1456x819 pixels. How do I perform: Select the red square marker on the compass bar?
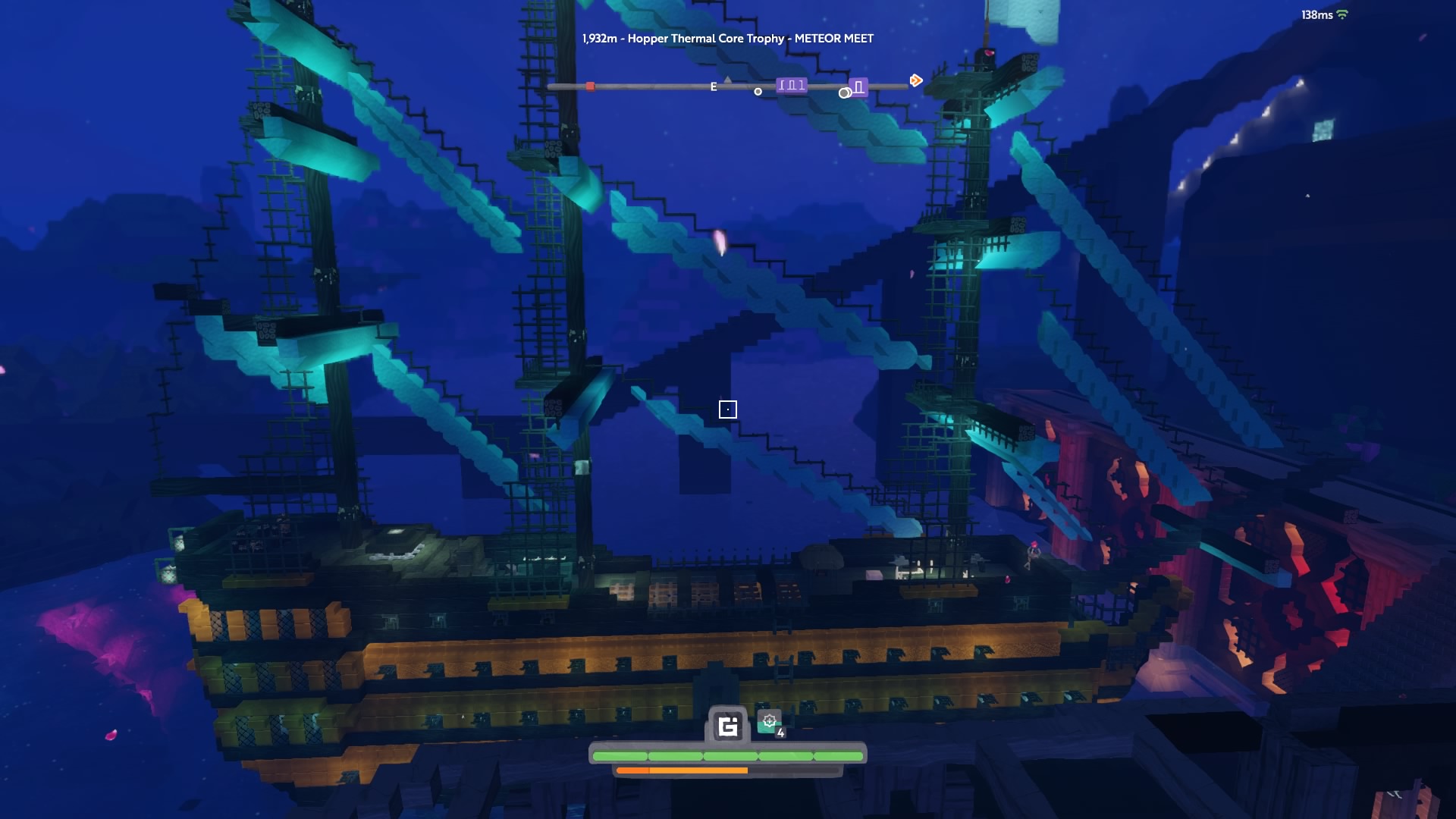click(x=590, y=86)
